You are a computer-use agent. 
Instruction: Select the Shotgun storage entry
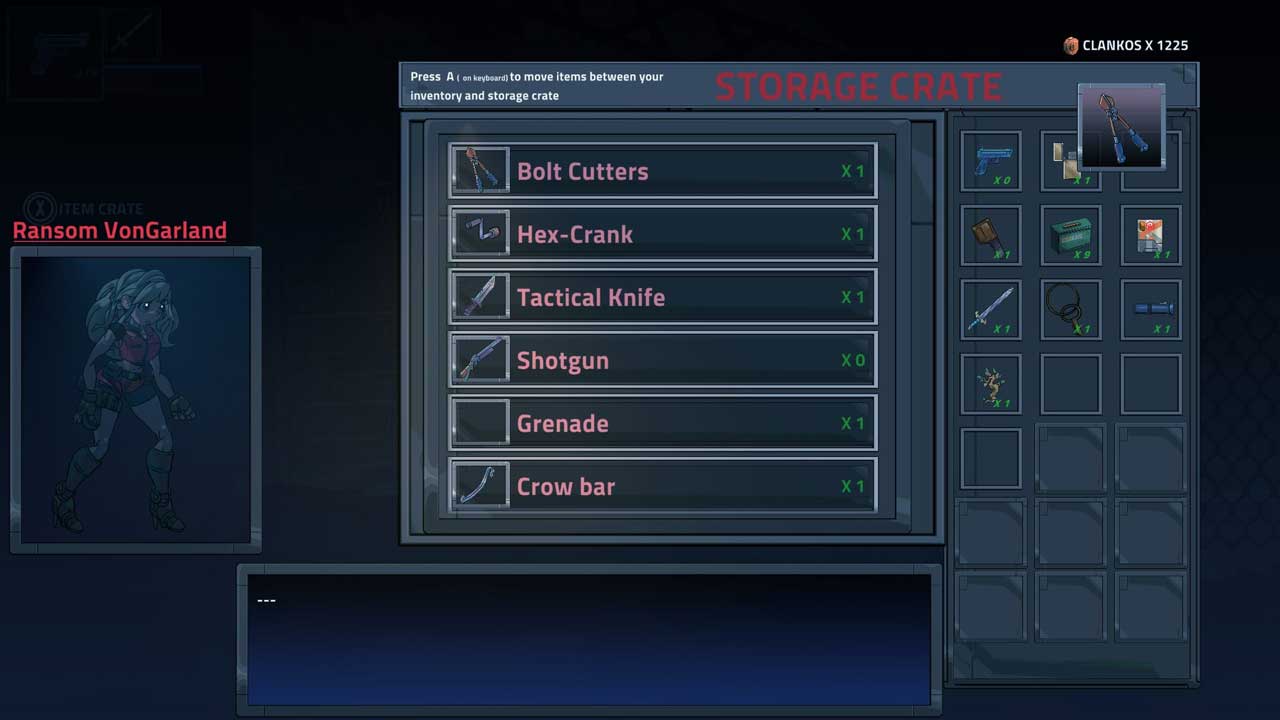click(663, 360)
